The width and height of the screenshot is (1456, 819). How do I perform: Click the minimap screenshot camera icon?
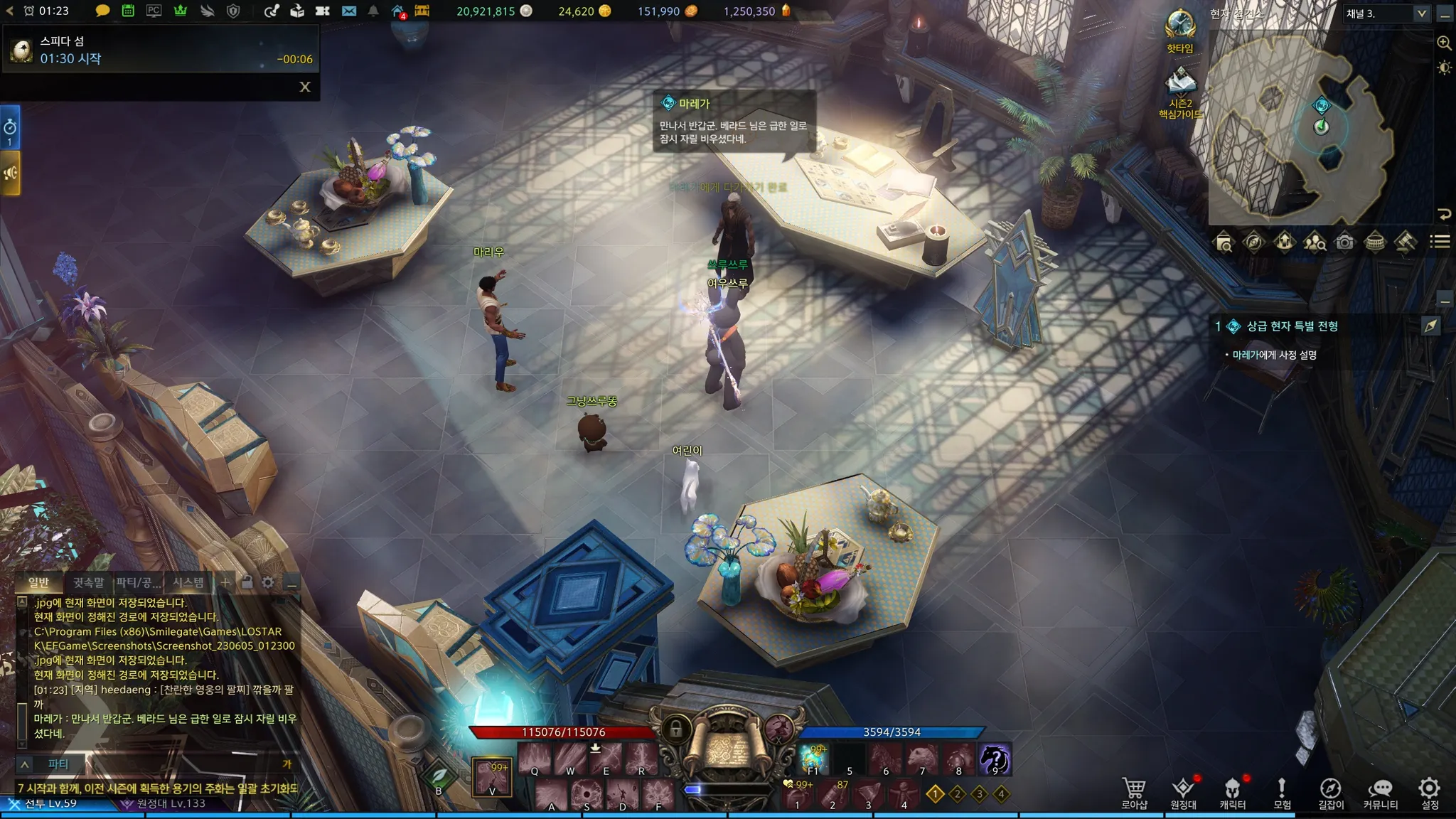tap(1344, 242)
